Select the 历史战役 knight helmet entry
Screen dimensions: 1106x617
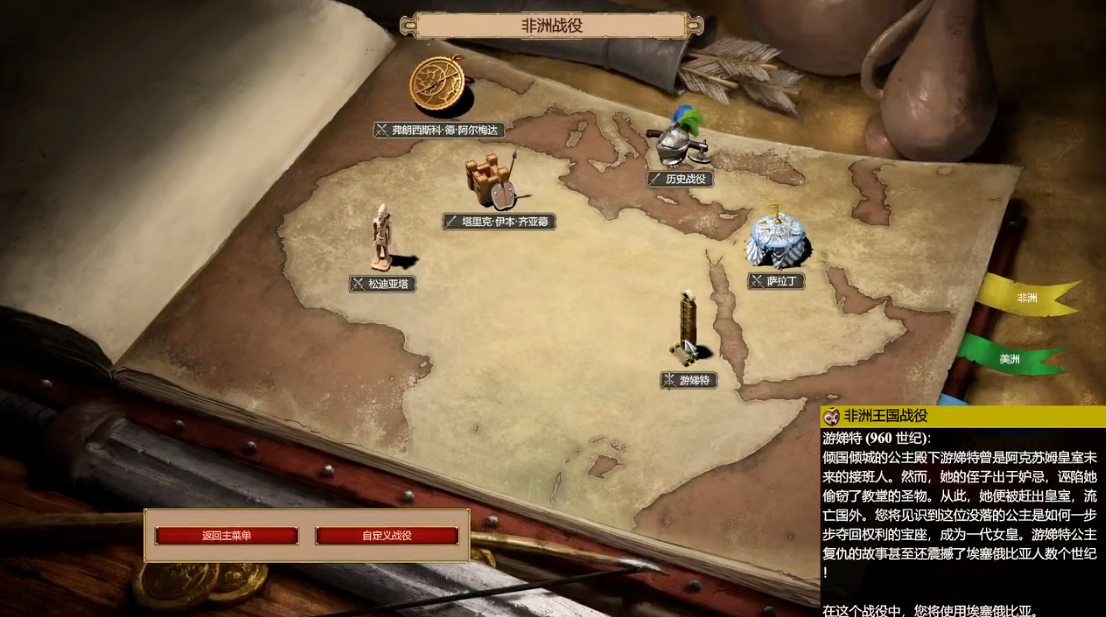(680, 179)
